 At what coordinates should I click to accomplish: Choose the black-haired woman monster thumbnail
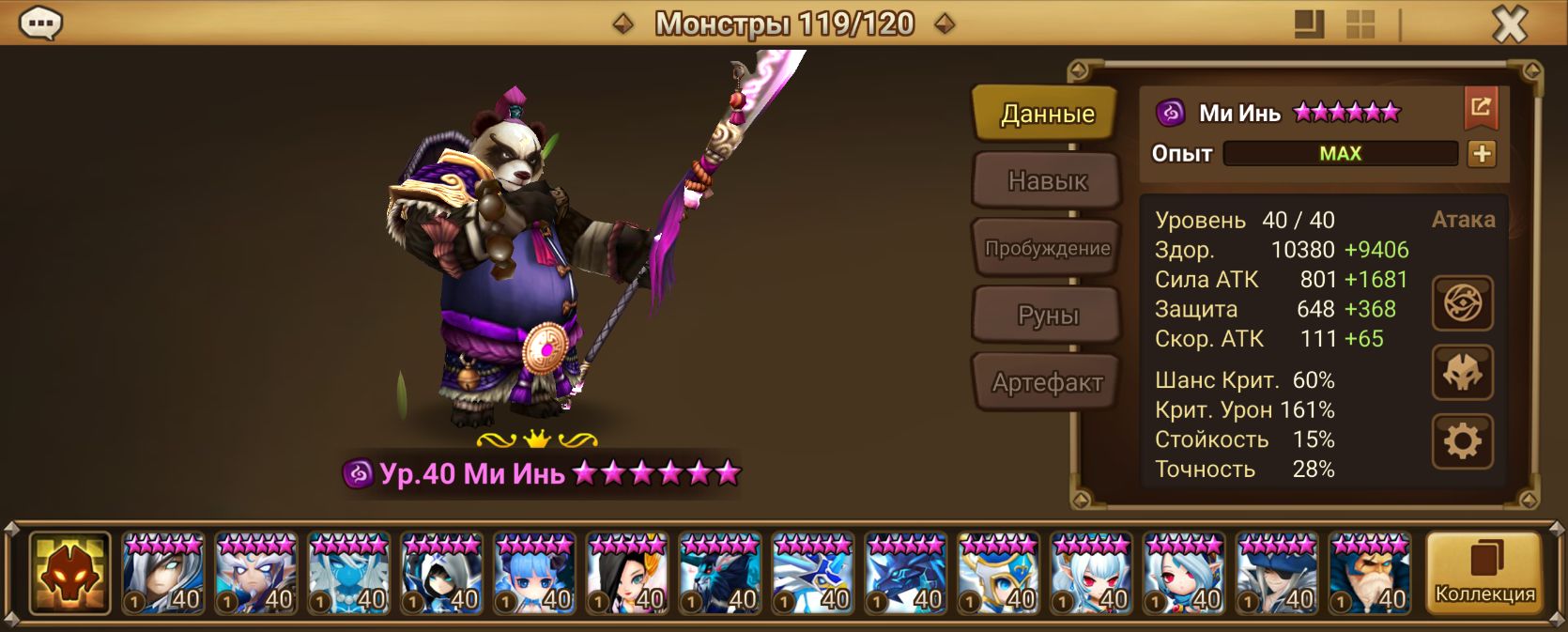(x=626, y=574)
